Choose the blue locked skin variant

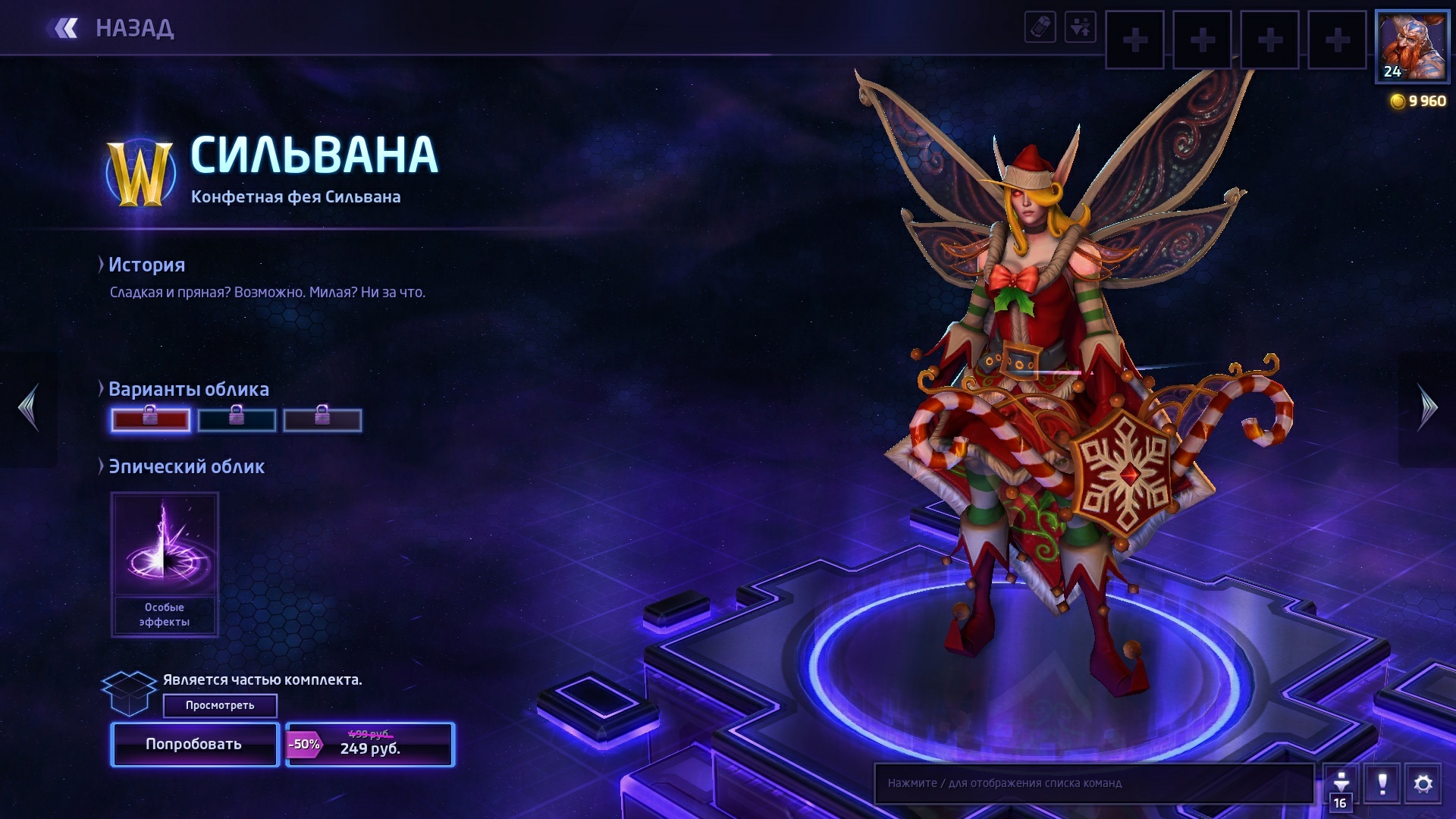click(x=237, y=420)
